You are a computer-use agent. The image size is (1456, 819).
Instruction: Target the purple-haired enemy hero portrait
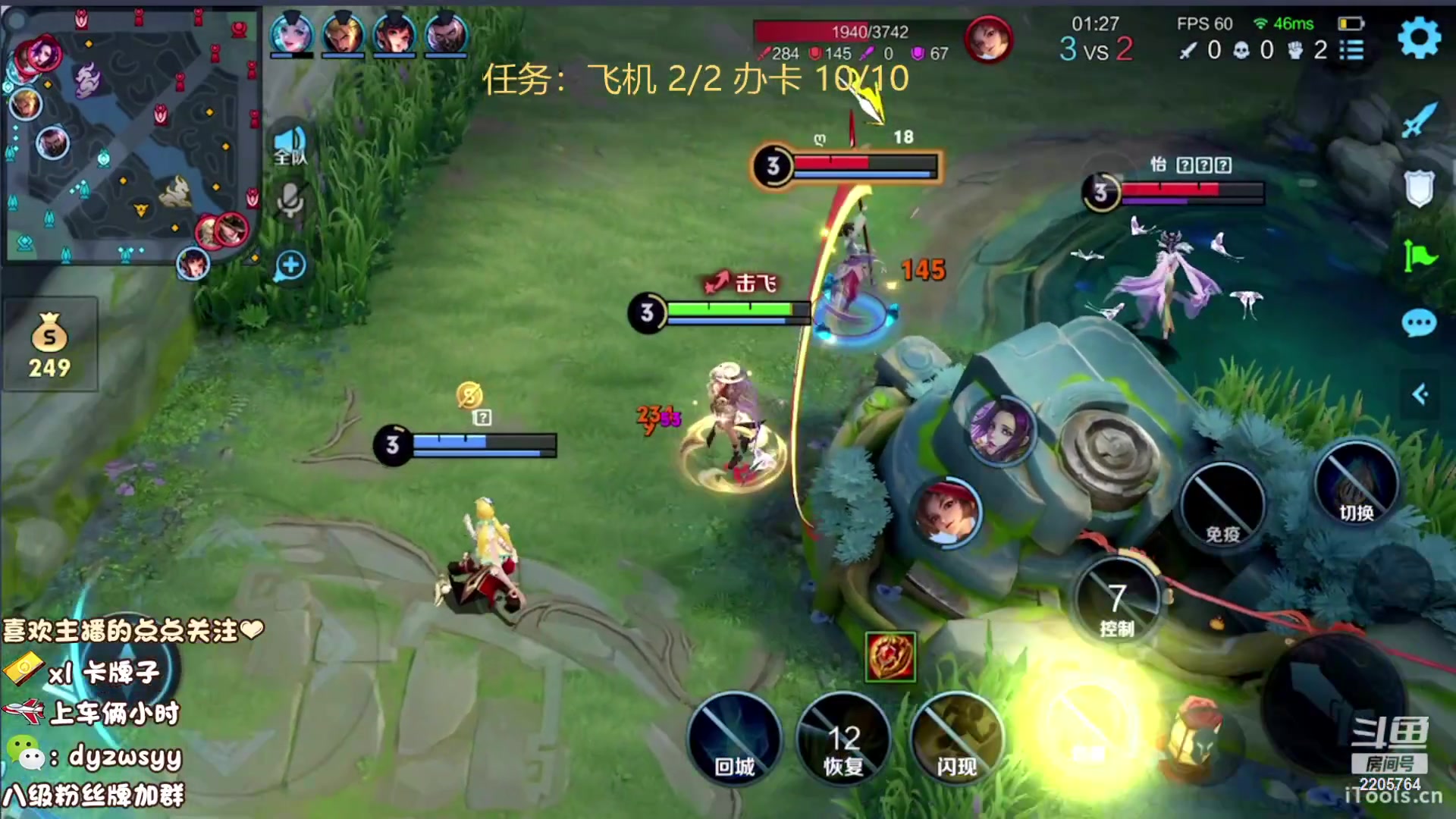(x=1001, y=430)
